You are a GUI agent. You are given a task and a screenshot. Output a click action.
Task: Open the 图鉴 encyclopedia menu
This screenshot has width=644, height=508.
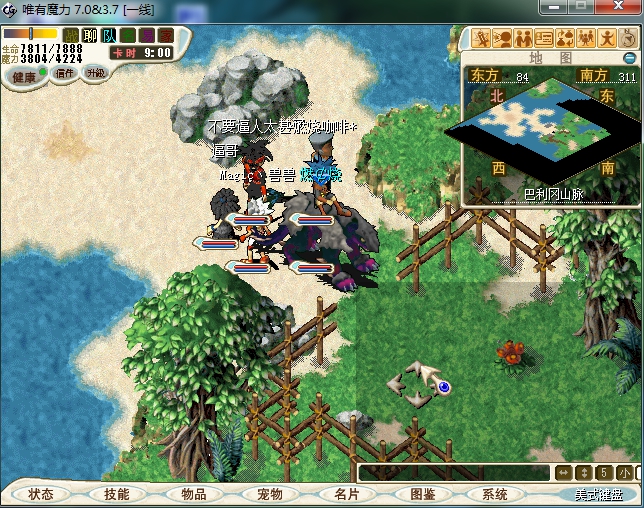(422, 494)
